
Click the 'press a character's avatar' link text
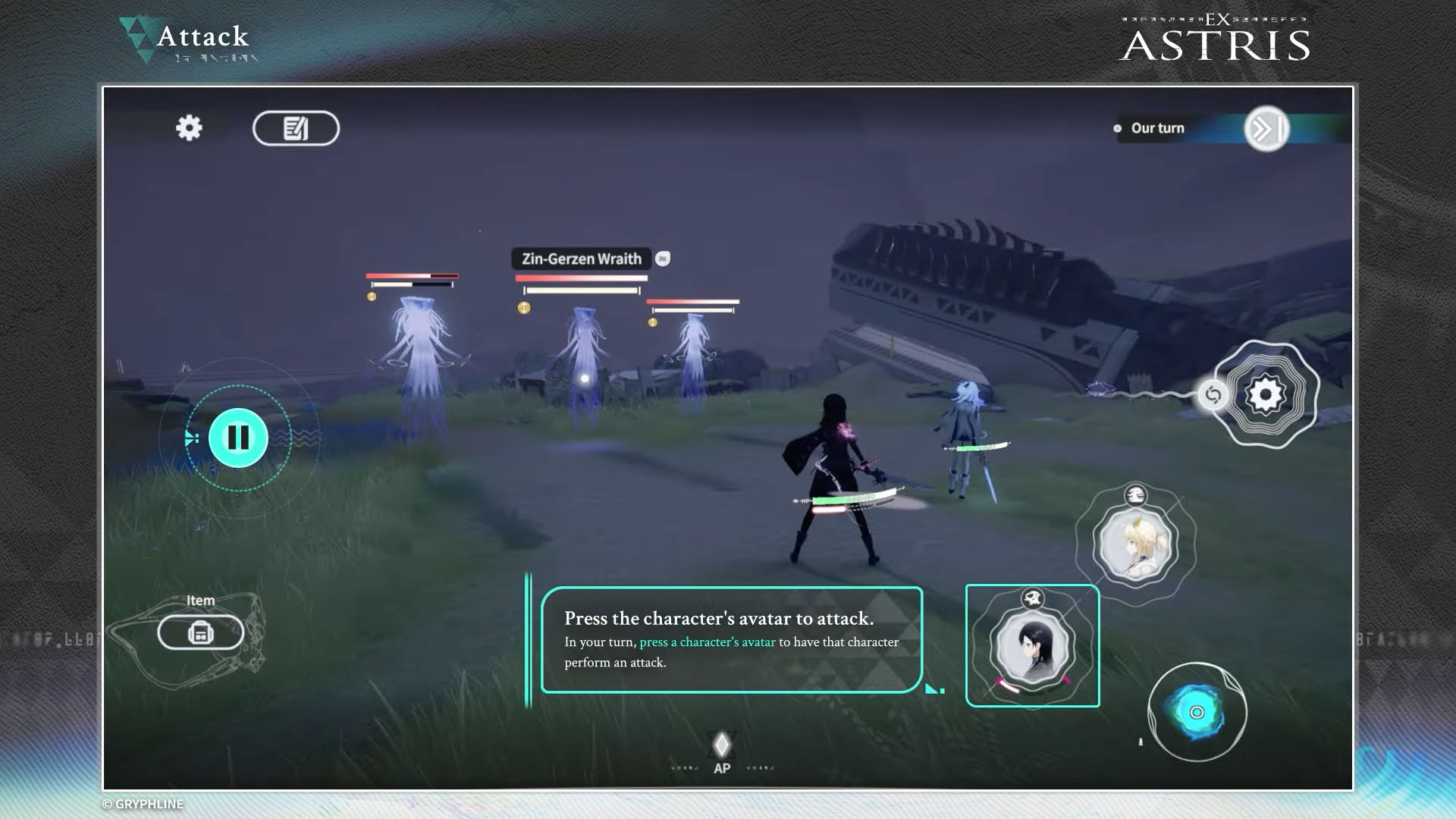click(708, 642)
